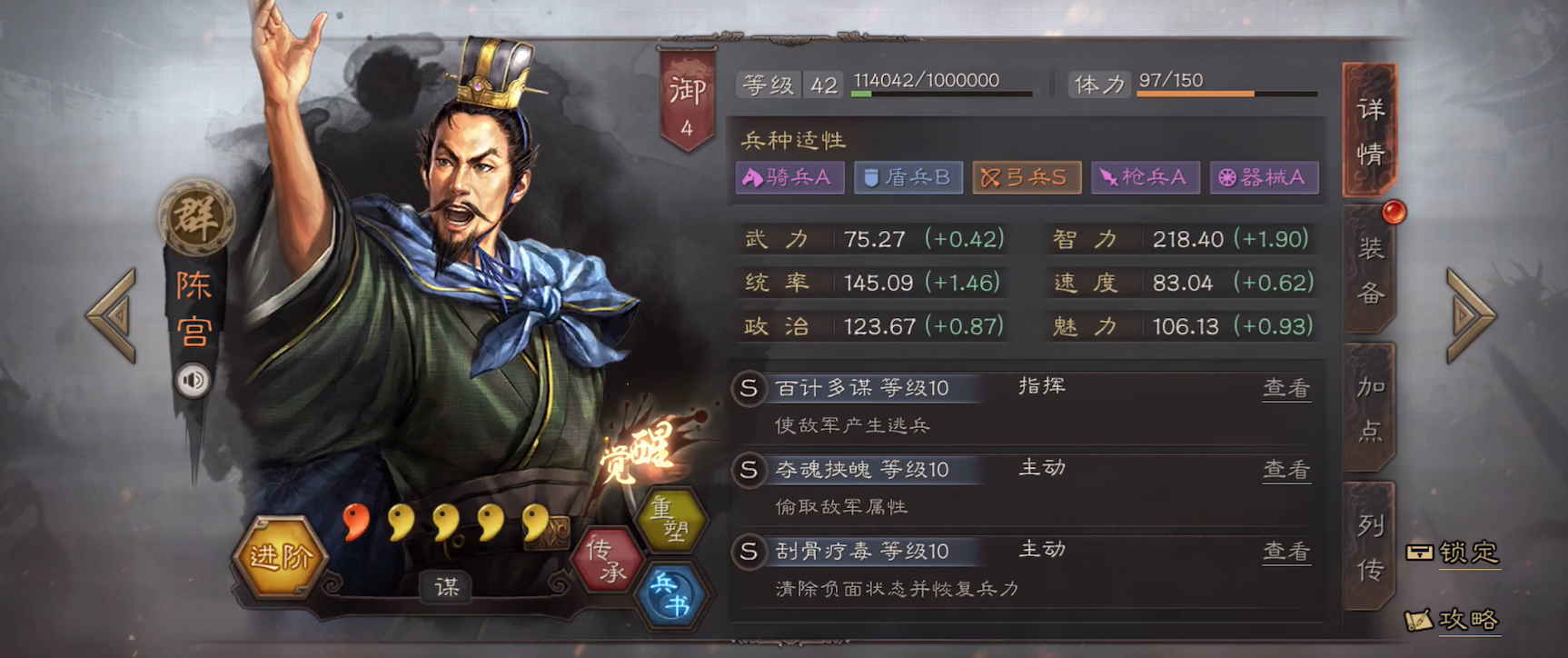Open the 攻略 strategy guide icon
The width and height of the screenshot is (1568, 658).
(1467, 622)
